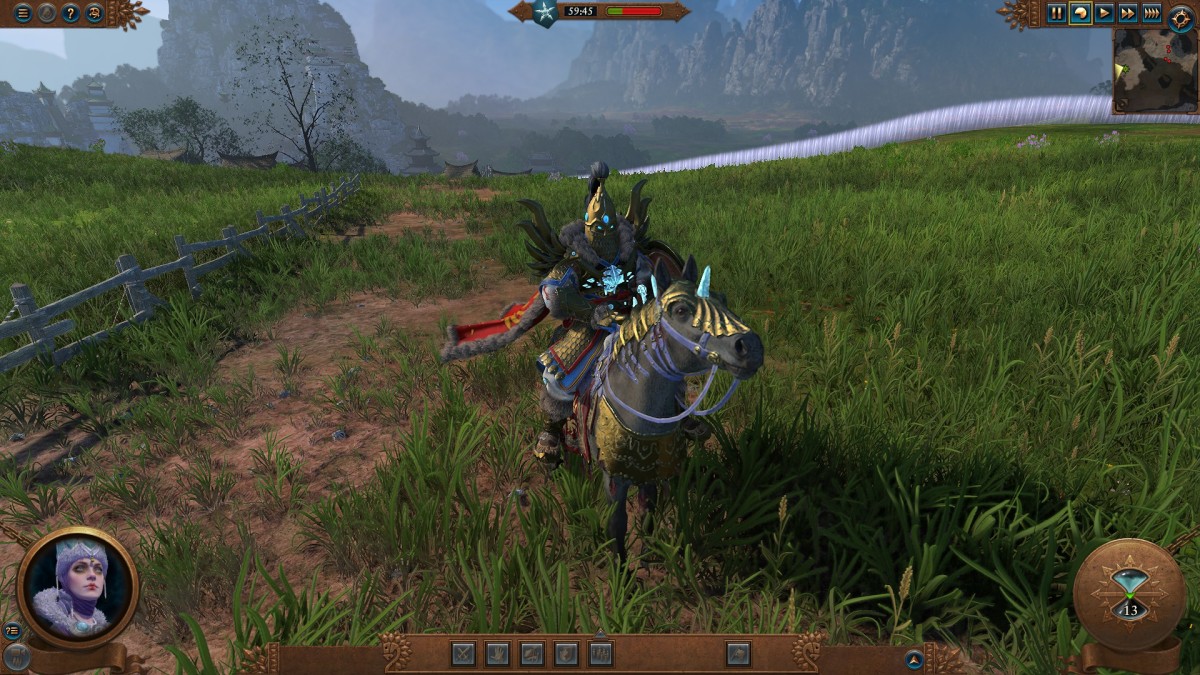Set battle speed to normal play
Viewport: 1200px width, 675px height.
1104,13
